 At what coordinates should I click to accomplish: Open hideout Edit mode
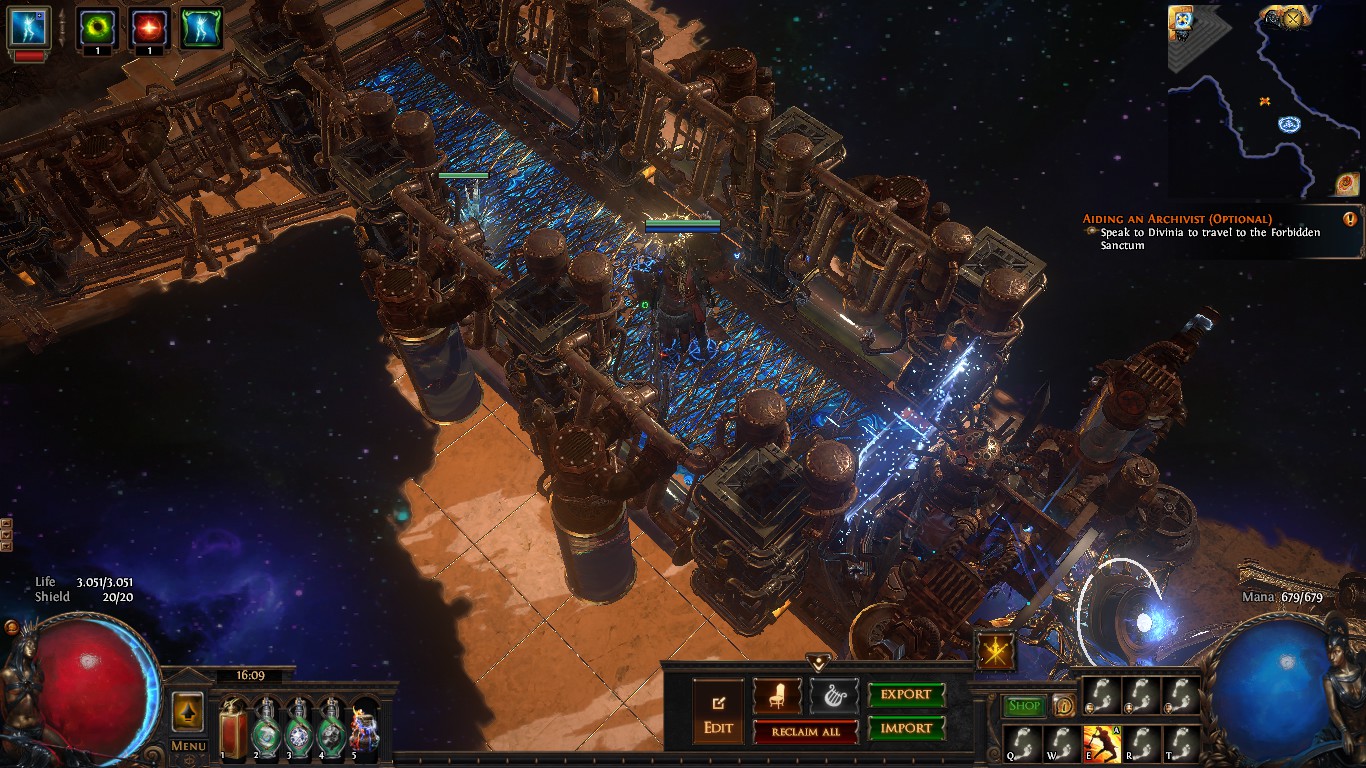pos(718,710)
